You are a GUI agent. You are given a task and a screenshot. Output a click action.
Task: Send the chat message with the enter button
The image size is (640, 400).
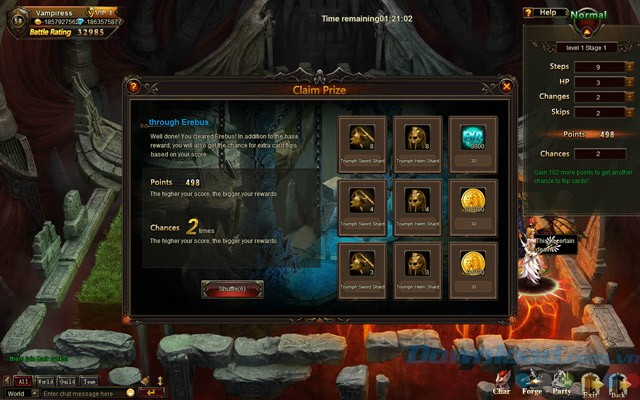pyautogui.click(x=152, y=393)
